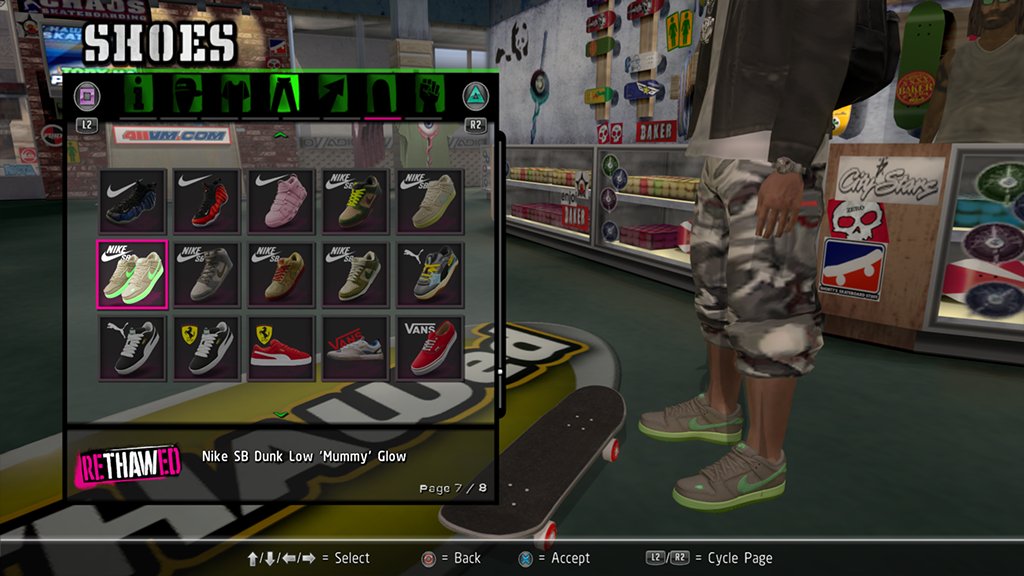Click the green down arrow below the grid
This screenshot has height=576, width=1024.
(281, 414)
